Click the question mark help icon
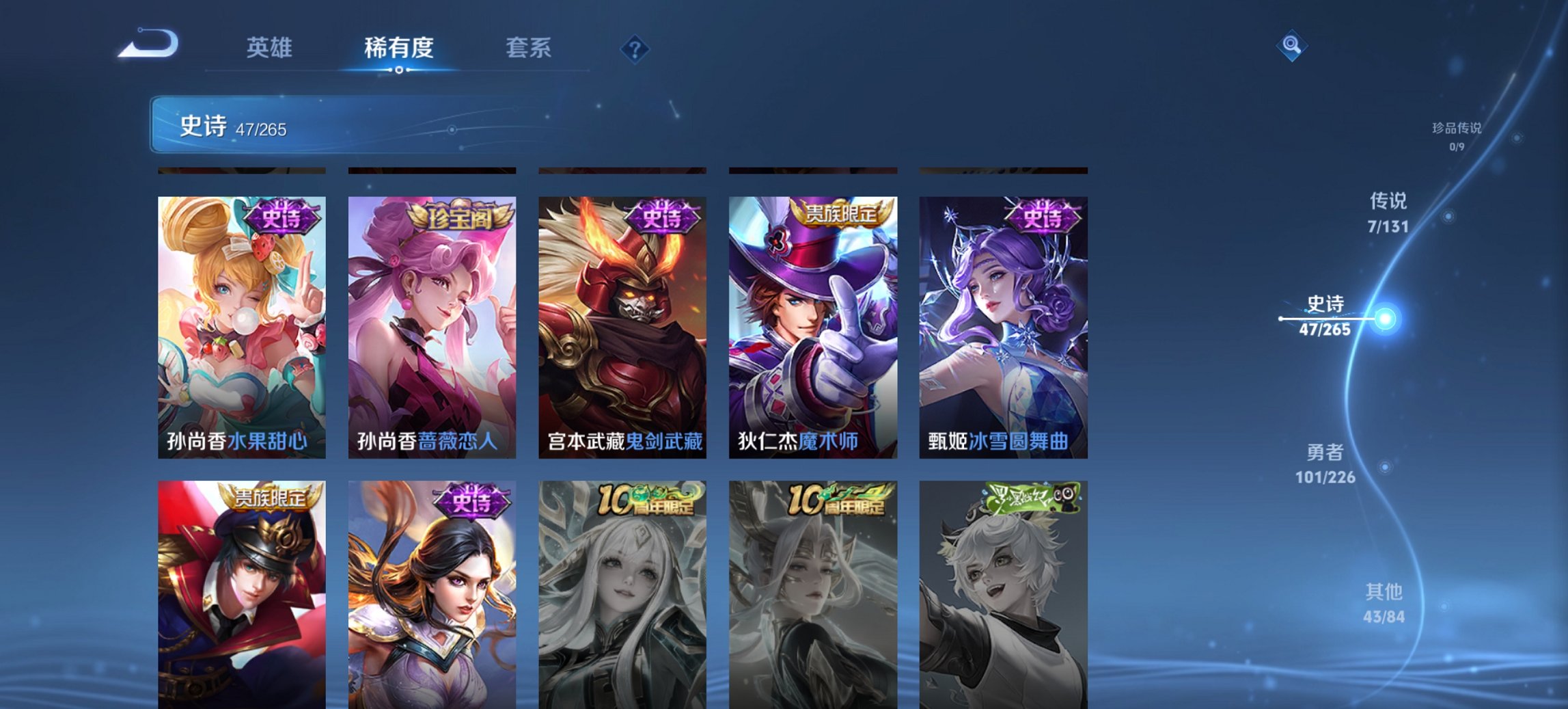This screenshot has width=1568, height=709. click(x=634, y=48)
